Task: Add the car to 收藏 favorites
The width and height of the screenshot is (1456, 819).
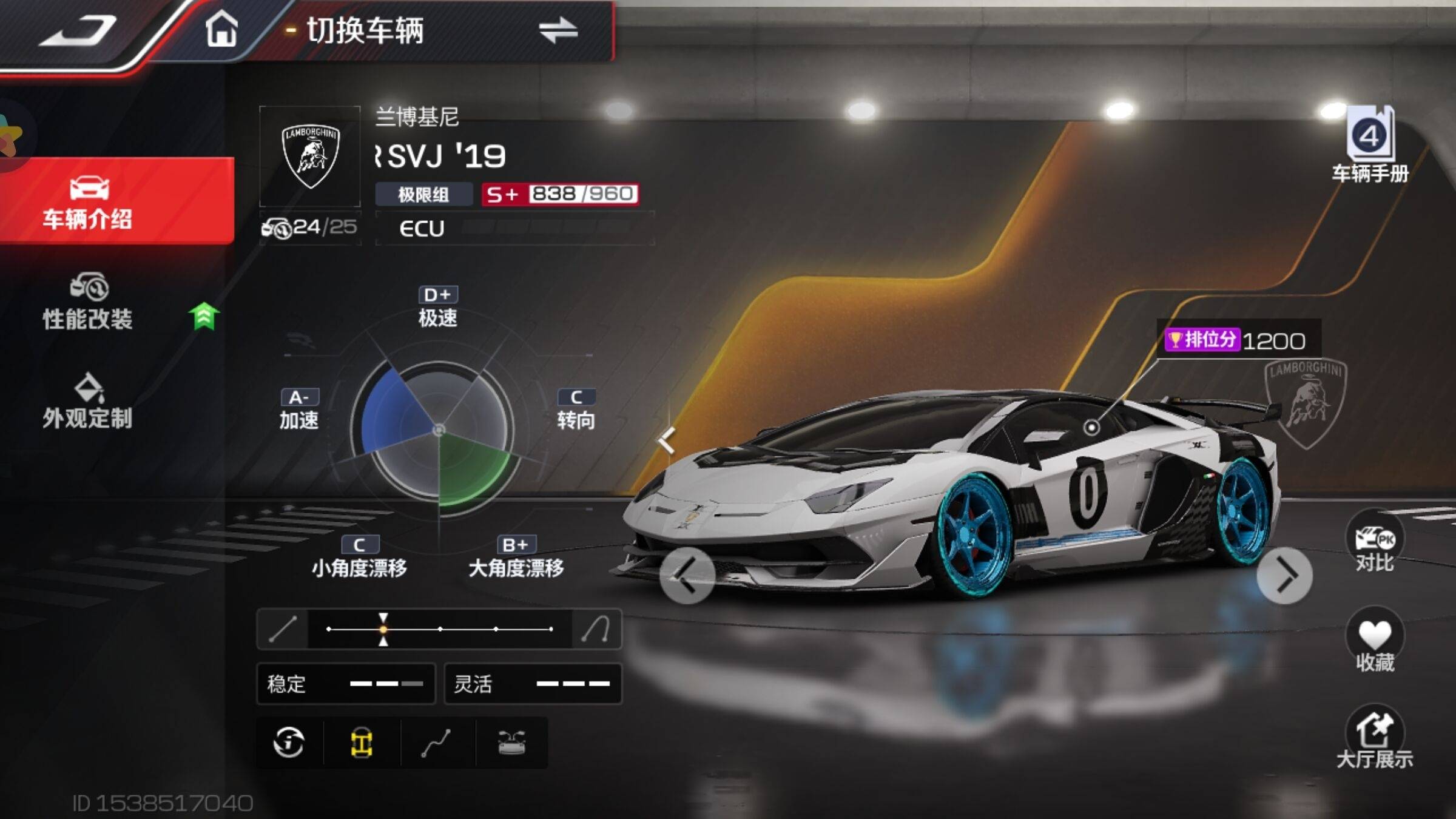Action: 1375,643
